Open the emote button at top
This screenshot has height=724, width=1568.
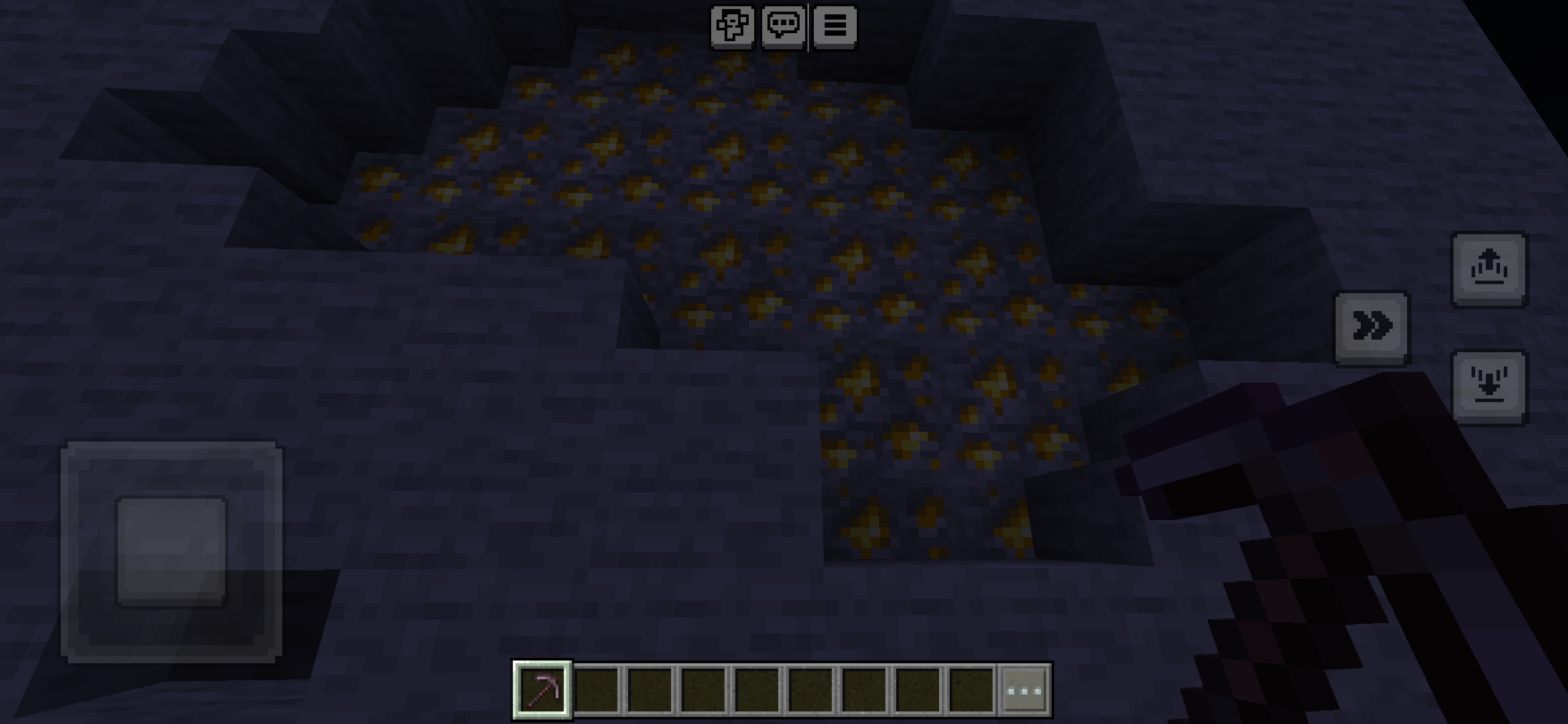click(x=732, y=27)
